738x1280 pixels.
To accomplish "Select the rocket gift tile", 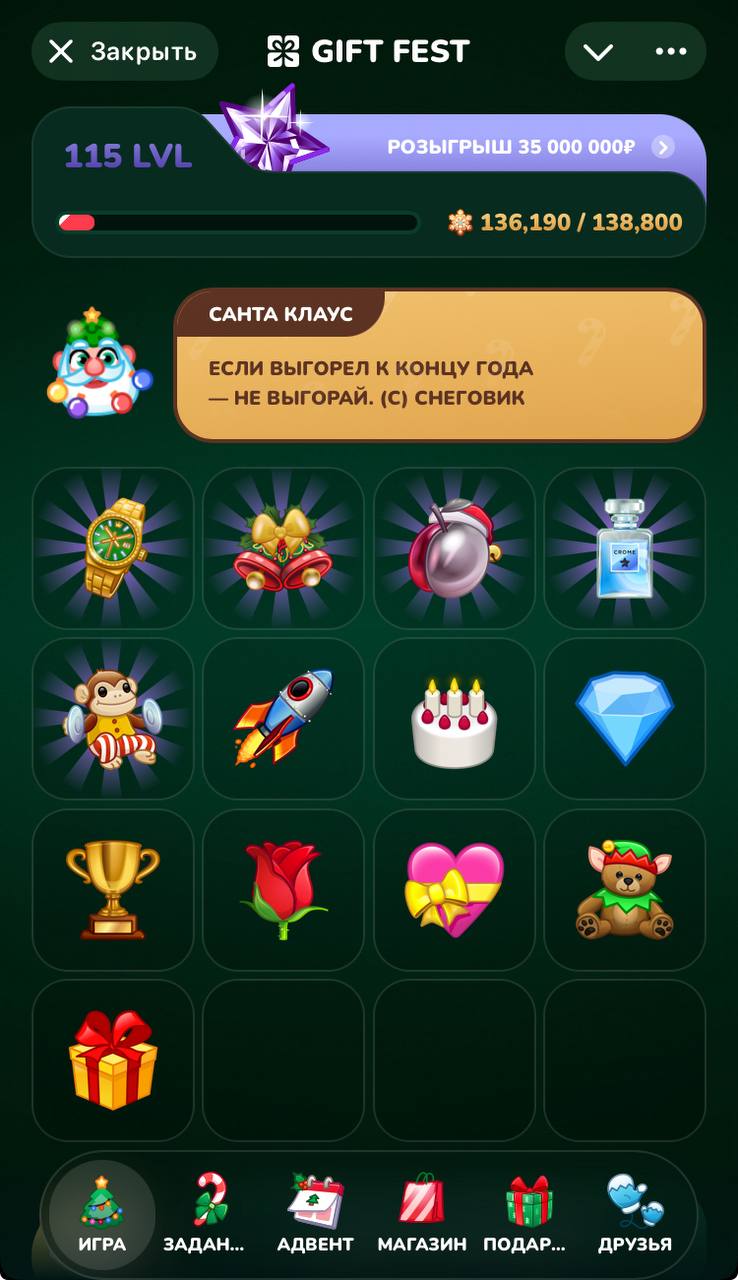I will coord(283,718).
